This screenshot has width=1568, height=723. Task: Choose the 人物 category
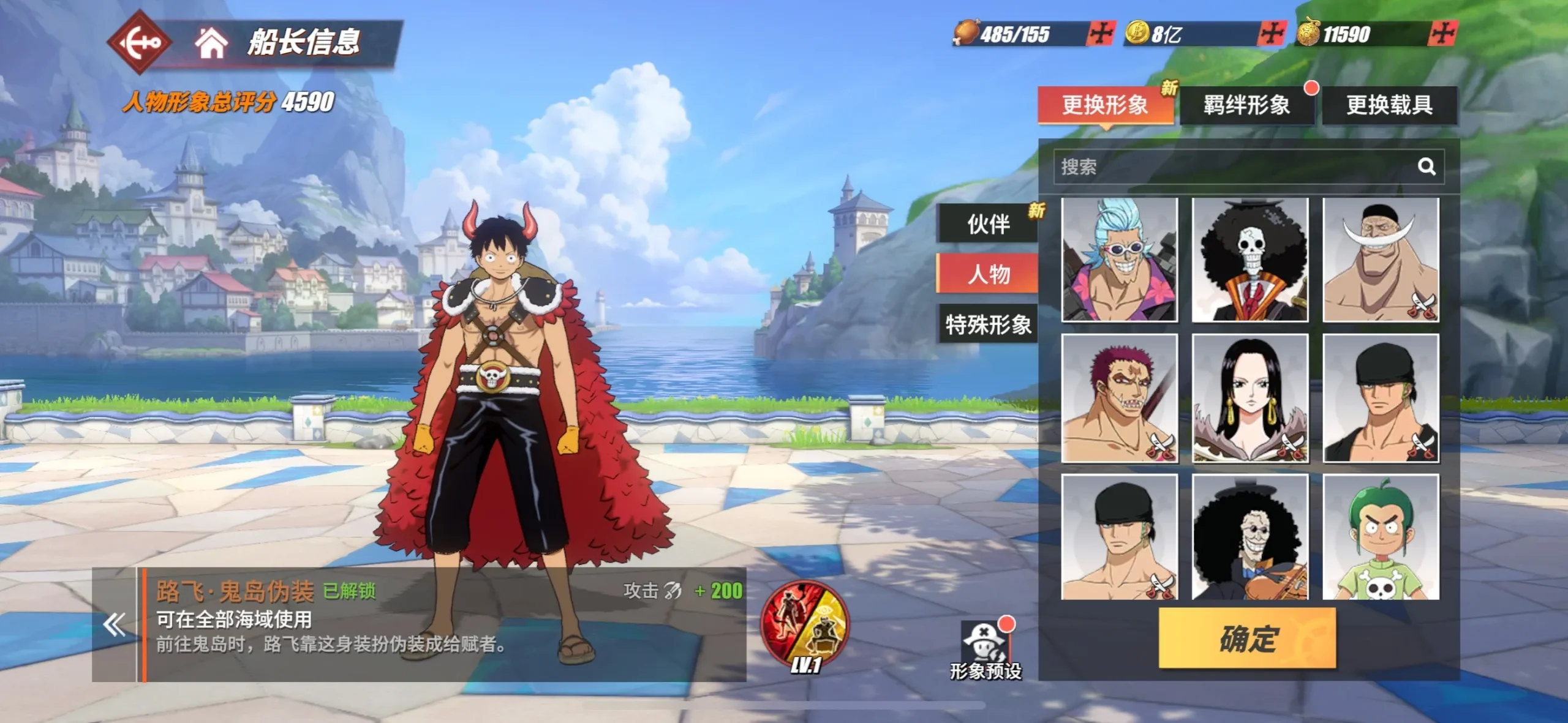988,274
